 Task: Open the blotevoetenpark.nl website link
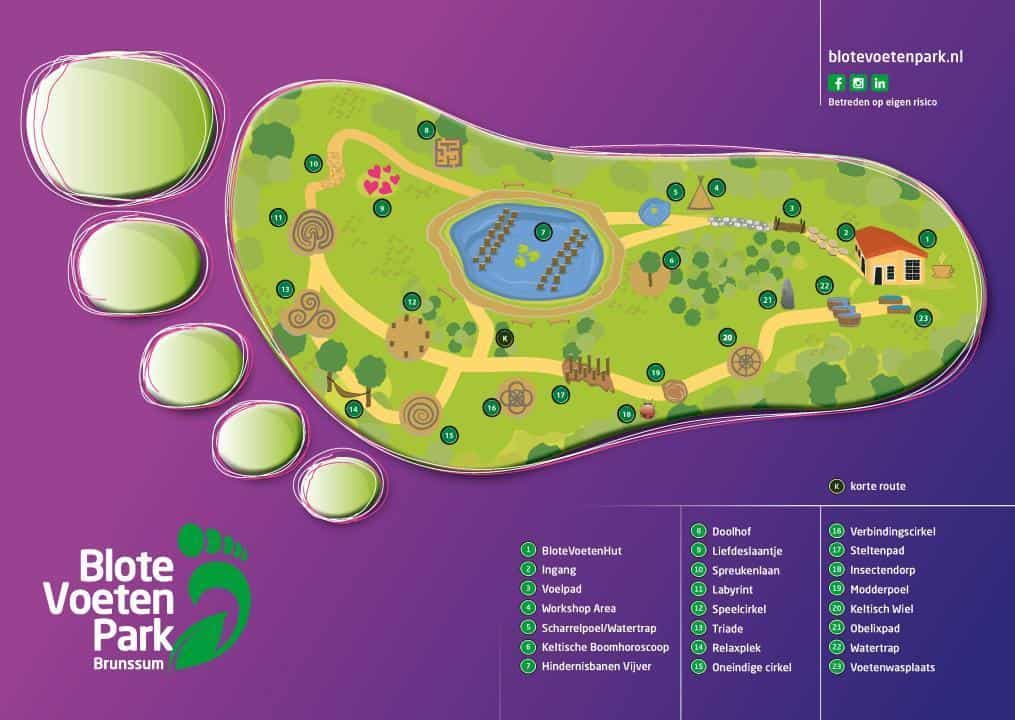[881, 58]
